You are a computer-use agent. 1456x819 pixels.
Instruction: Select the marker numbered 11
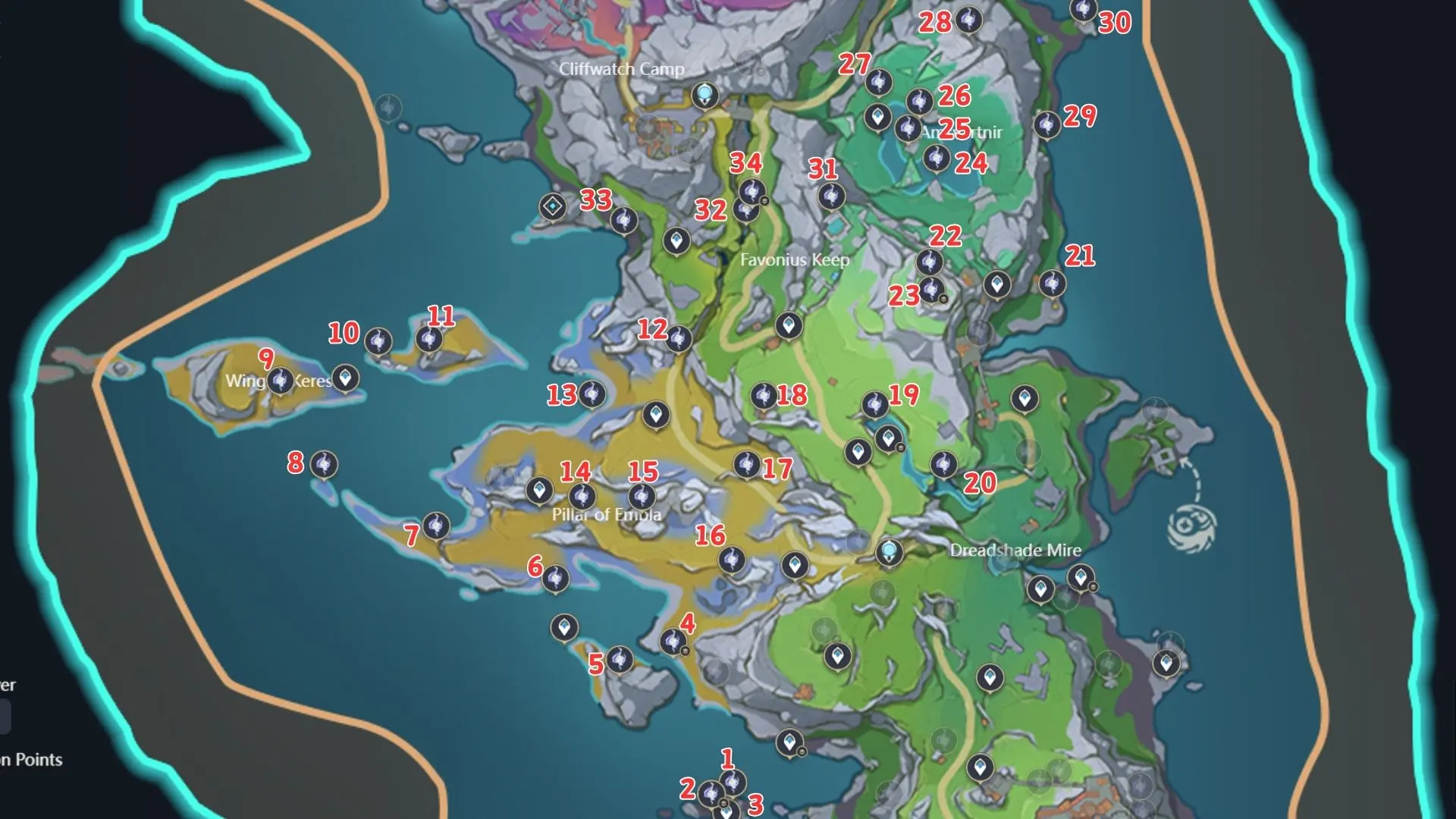pyautogui.click(x=429, y=338)
